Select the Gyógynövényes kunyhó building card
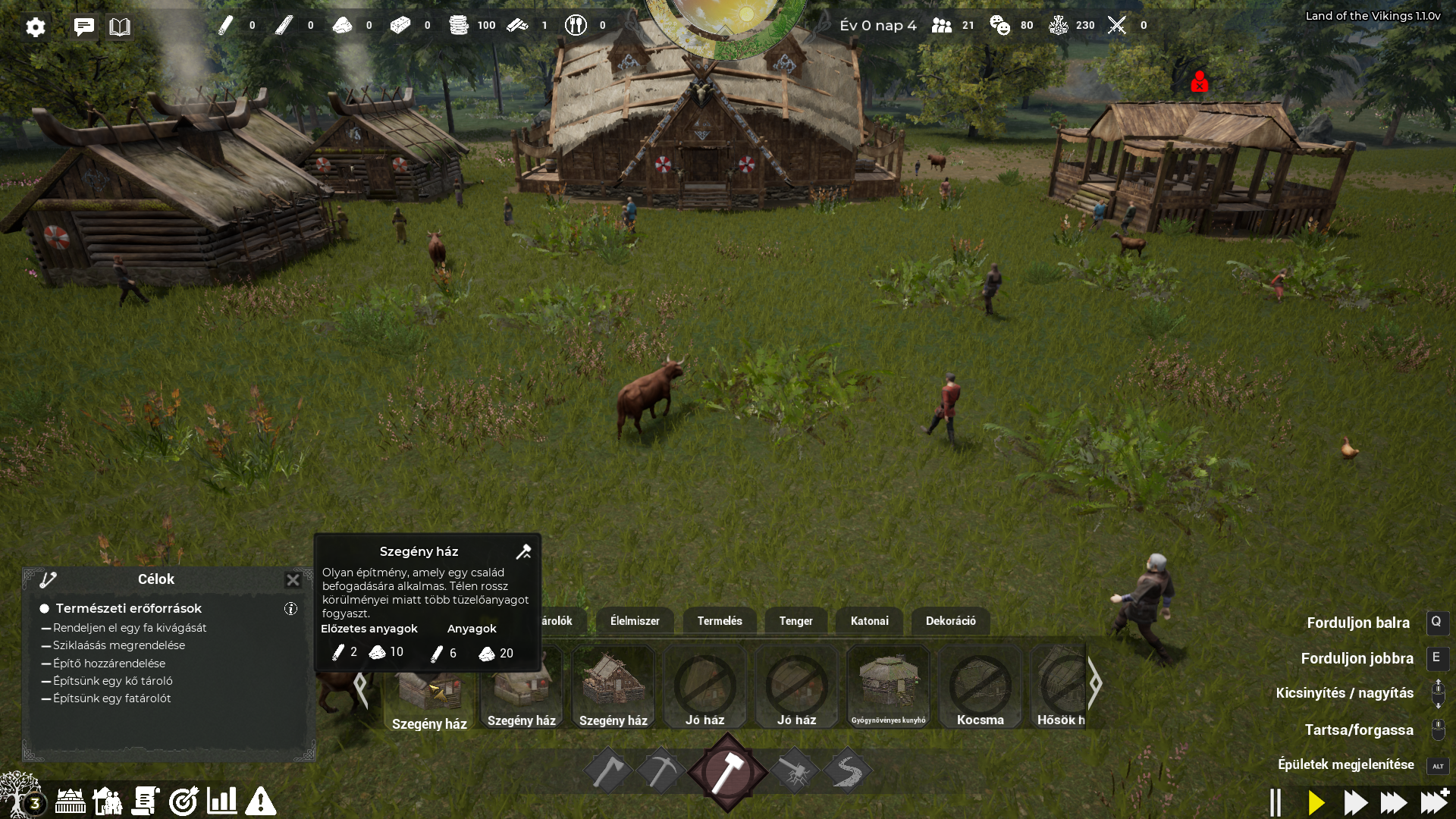Image resolution: width=1456 pixels, height=819 pixels. click(x=888, y=687)
